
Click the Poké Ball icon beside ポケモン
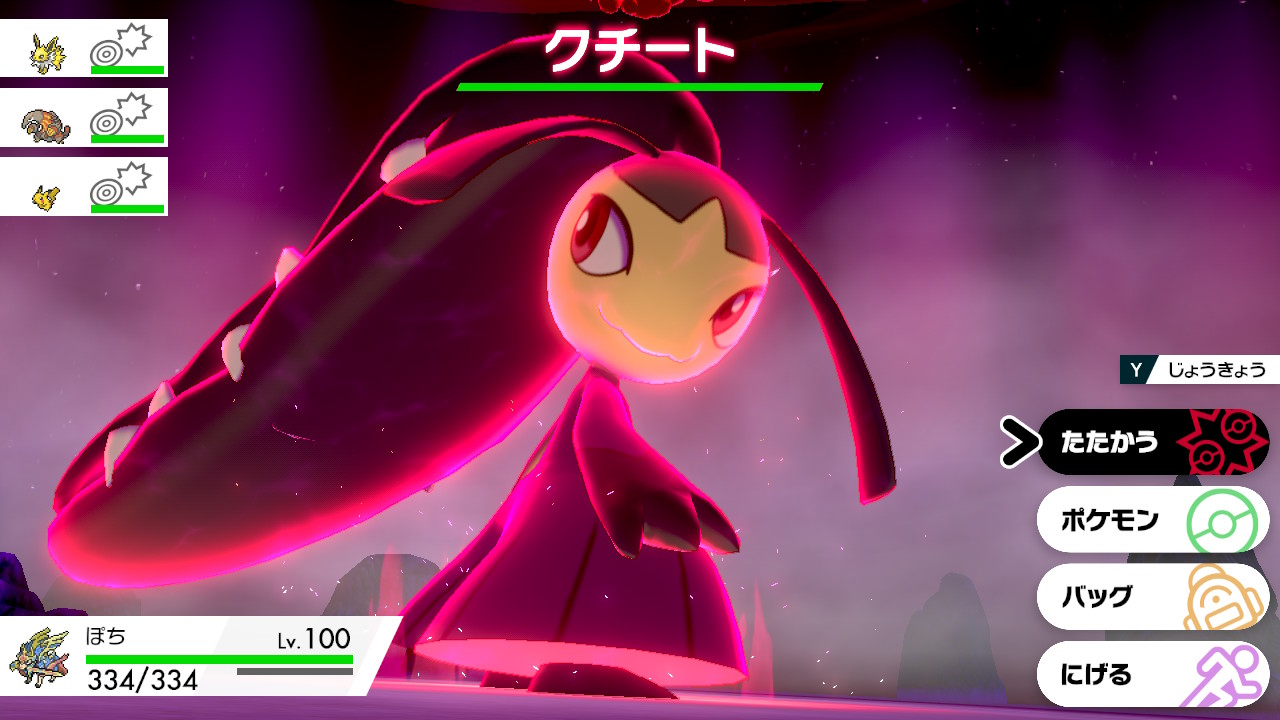(x=1224, y=520)
